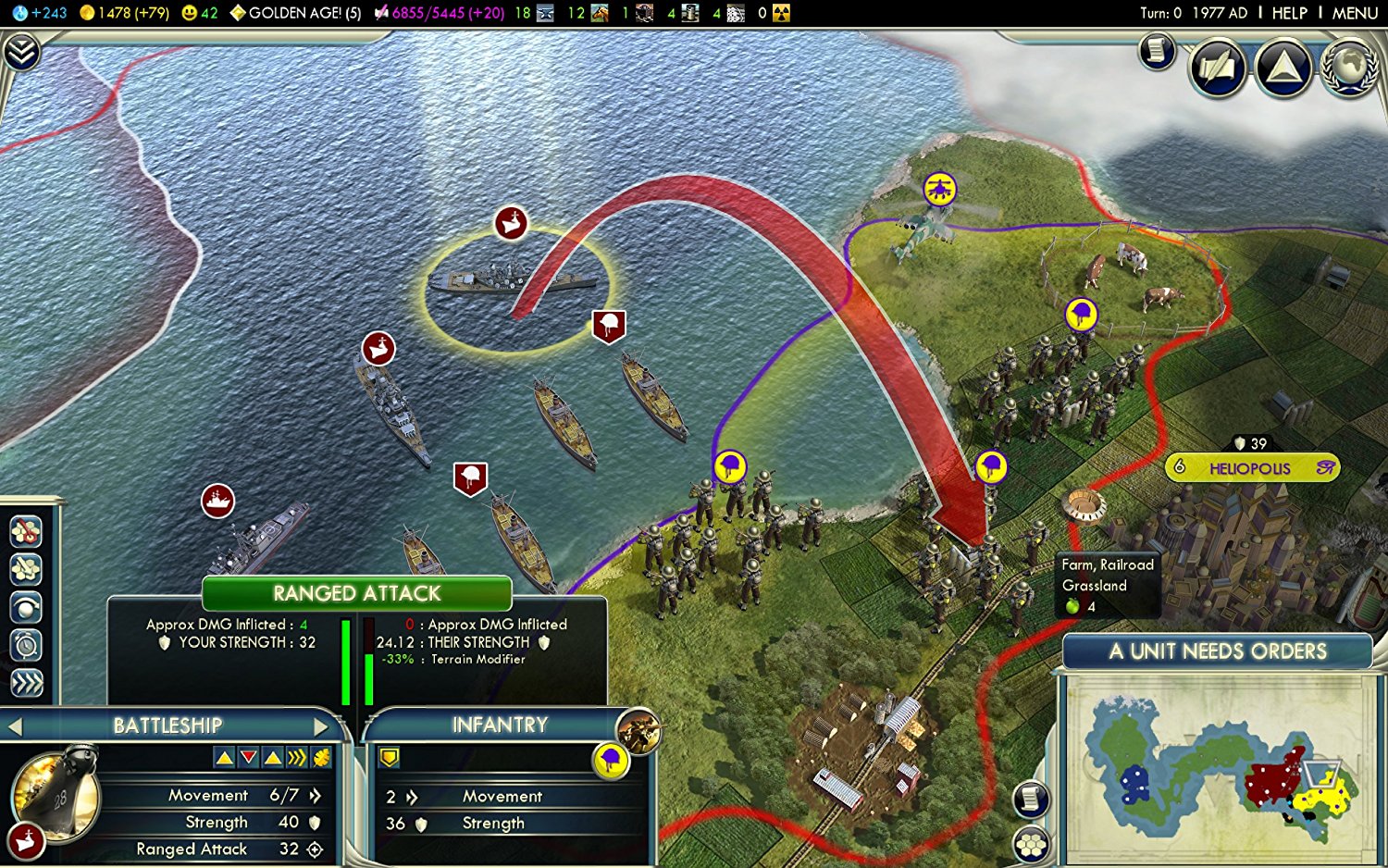Open the science beaker readout (+243)

(x=41, y=13)
